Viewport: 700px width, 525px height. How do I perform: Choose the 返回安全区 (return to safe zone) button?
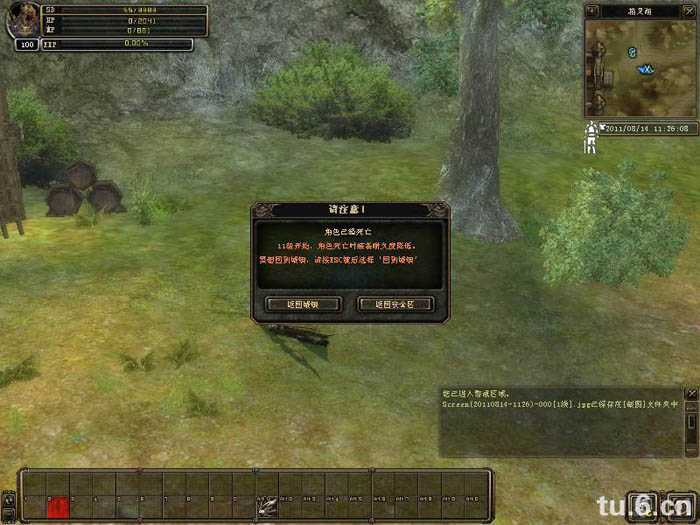pyautogui.click(x=395, y=304)
